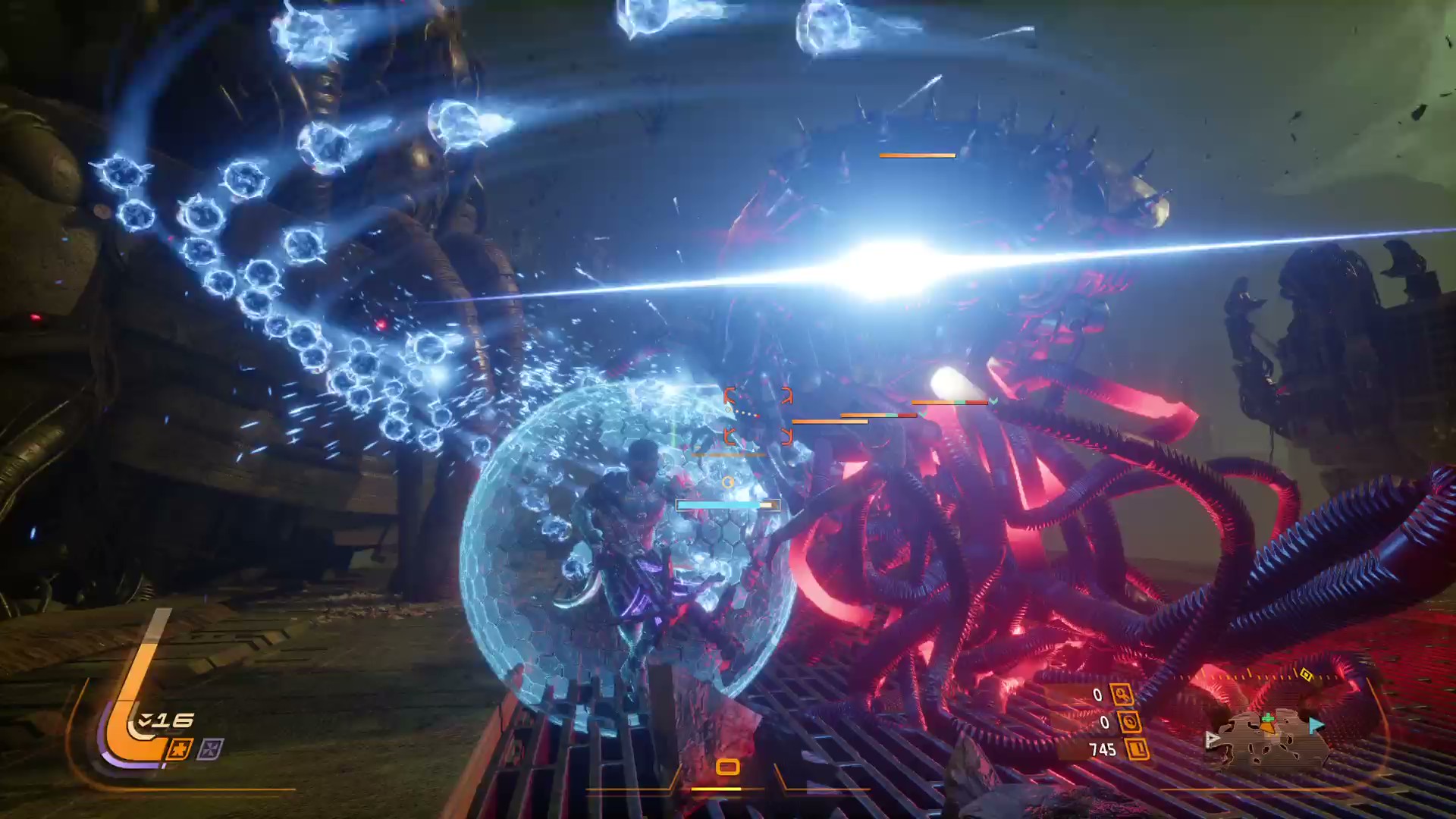This screenshot has width=1456, height=819.
Task: Click the round artifact resource icon
Action: [x=1129, y=722]
